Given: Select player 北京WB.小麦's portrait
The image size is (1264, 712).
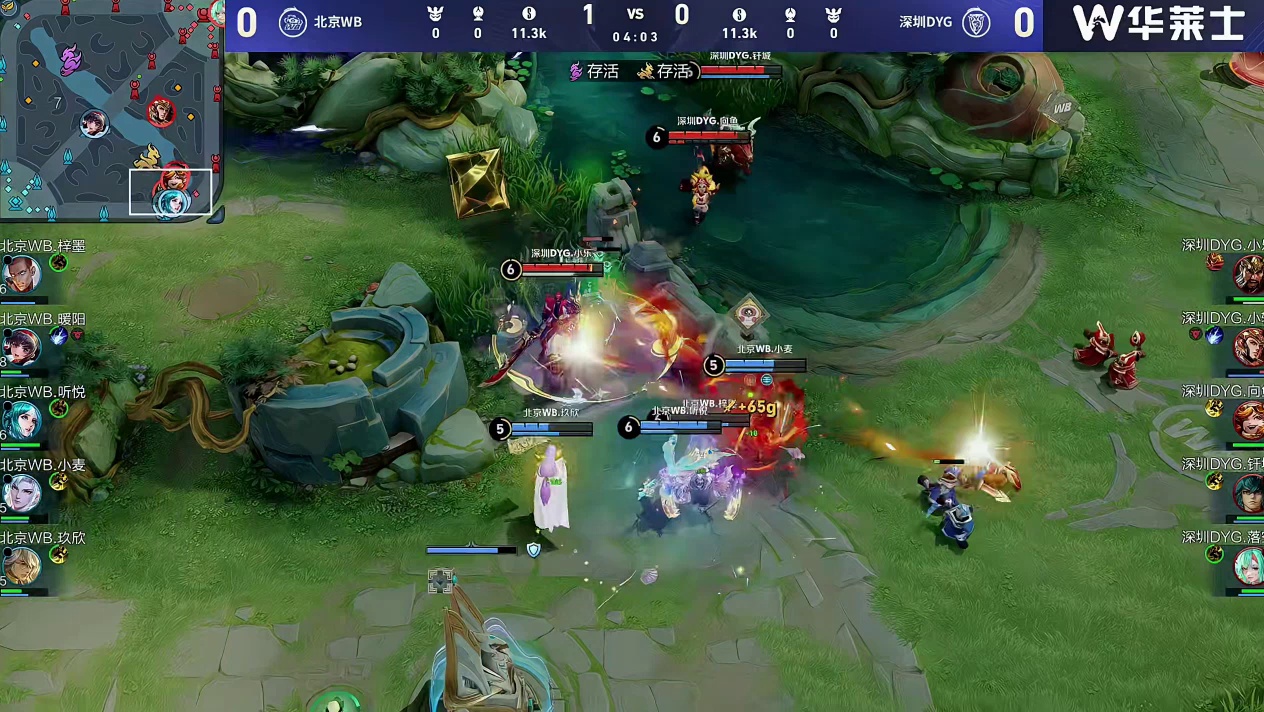Looking at the screenshot, I should coord(20,492).
